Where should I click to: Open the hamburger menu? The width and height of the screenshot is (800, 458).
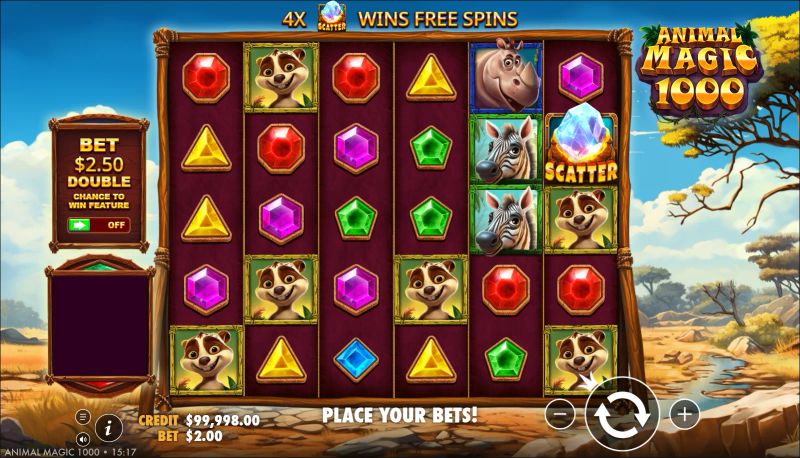[83, 417]
